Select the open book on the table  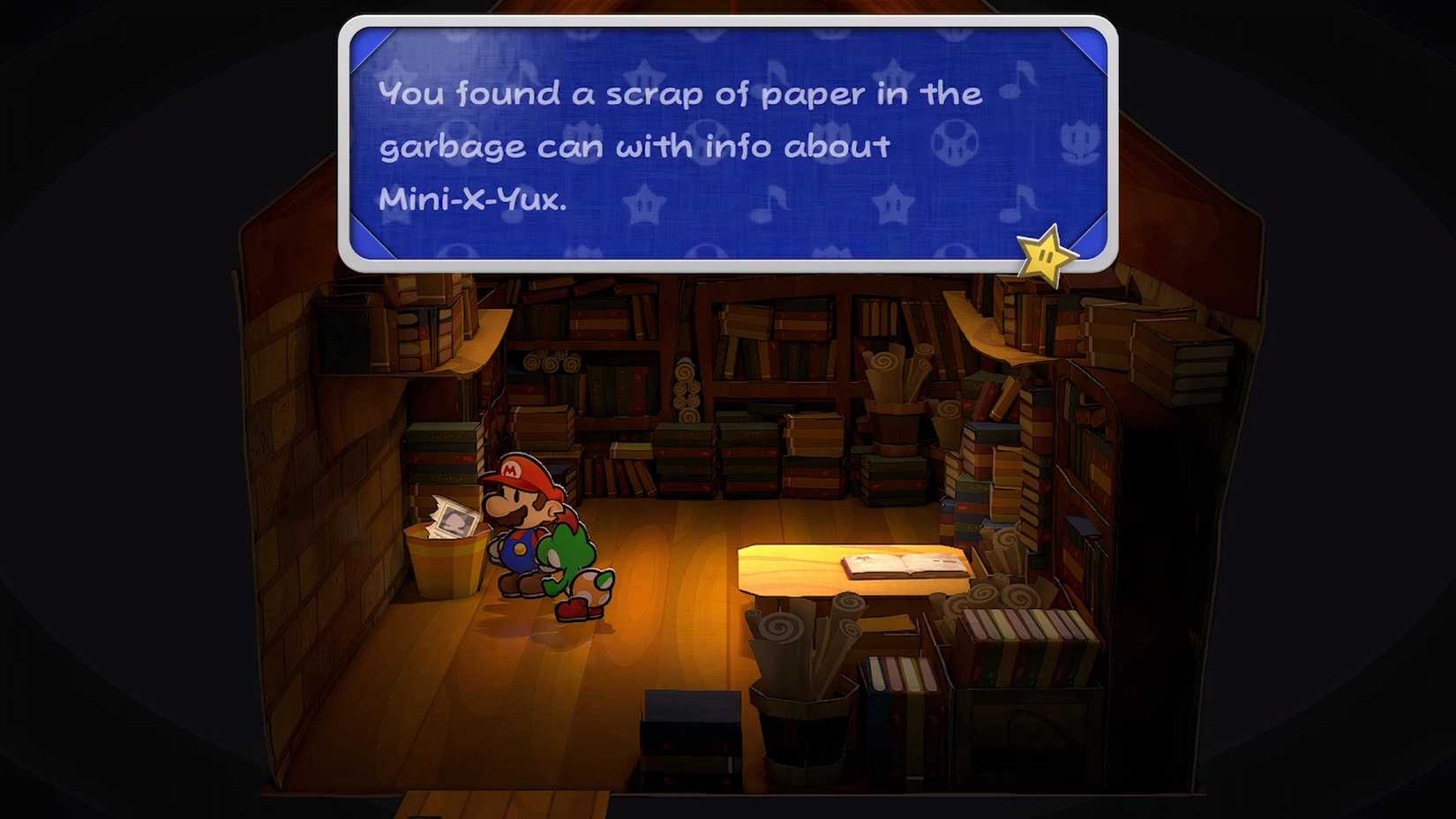coord(903,563)
